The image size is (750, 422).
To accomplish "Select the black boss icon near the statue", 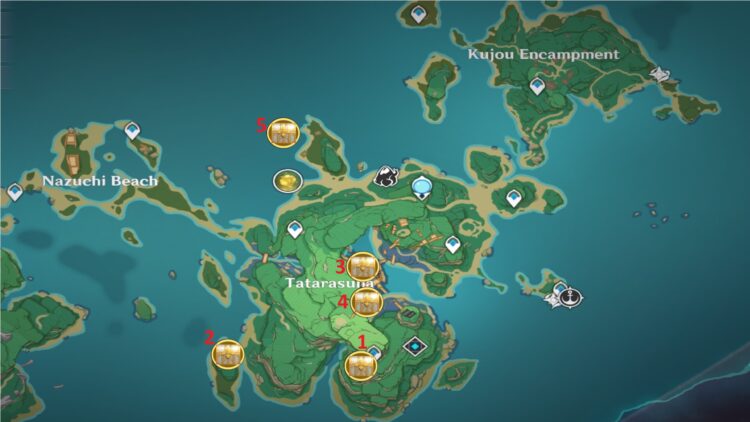I will pyautogui.click(x=387, y=177).
